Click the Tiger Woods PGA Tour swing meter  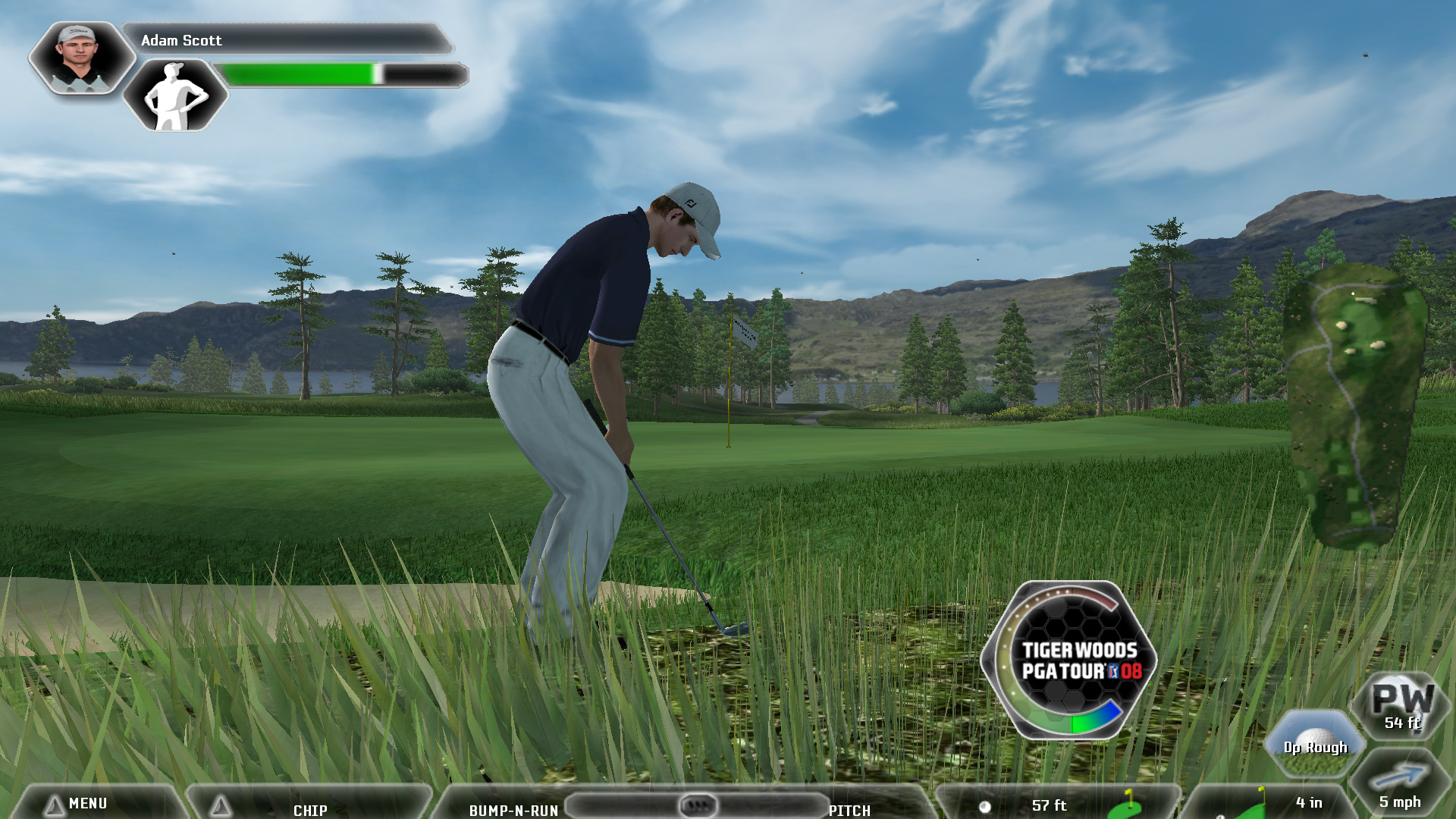(x=1069, y=660)
